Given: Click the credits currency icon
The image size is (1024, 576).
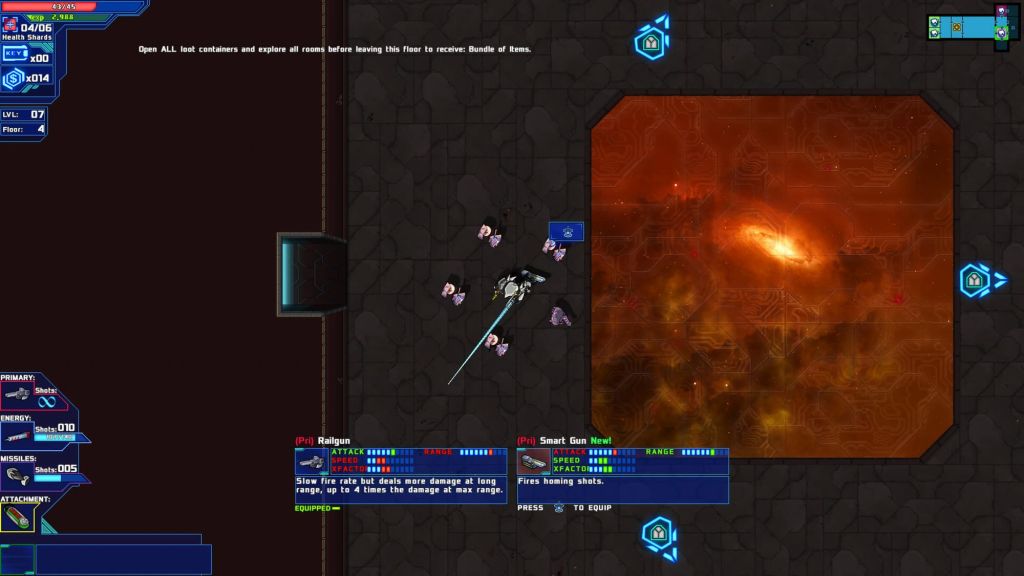Looking at the screenshot, I should [x=13, y=79].
